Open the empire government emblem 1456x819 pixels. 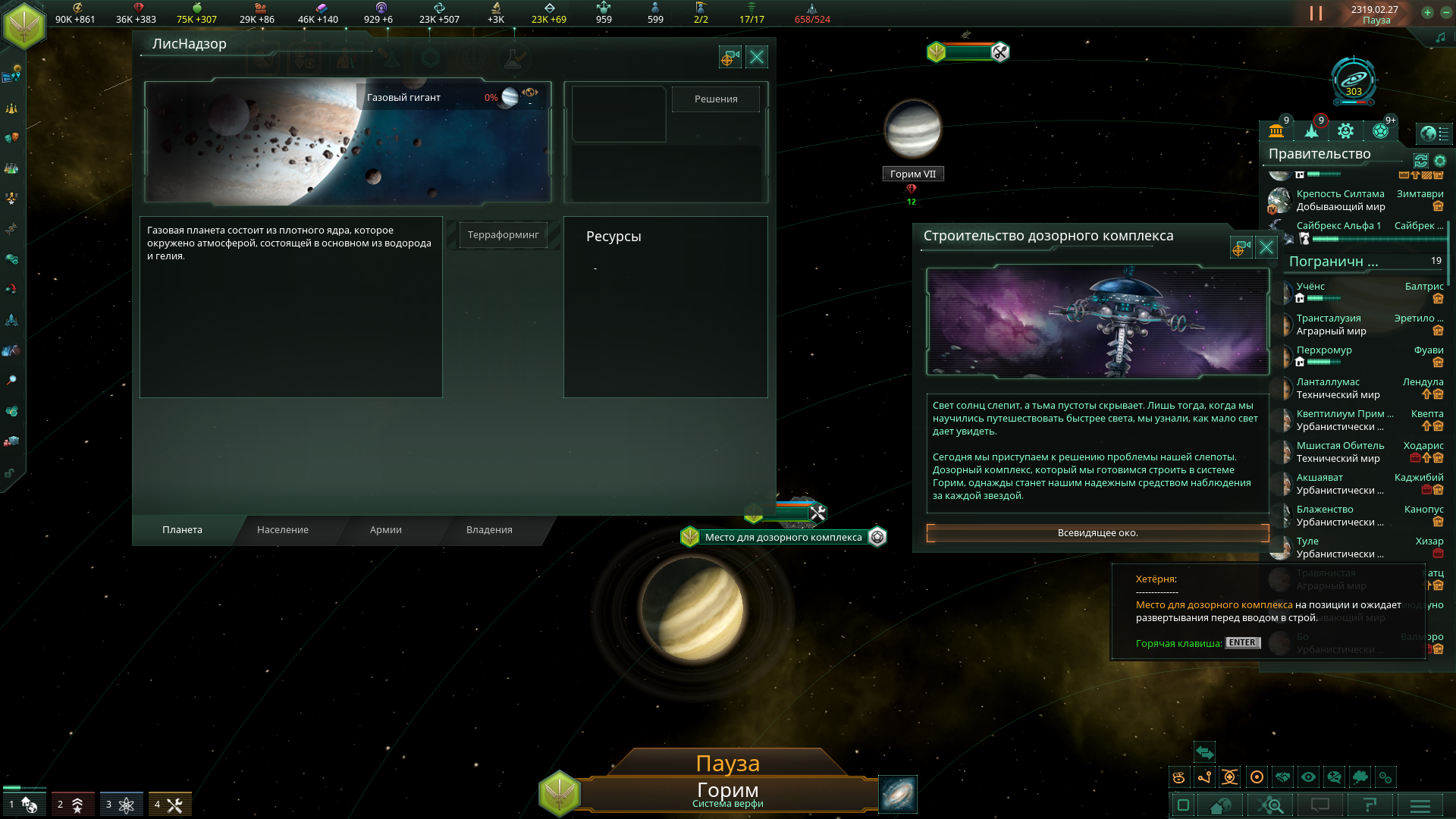click(x=24, y=24)
